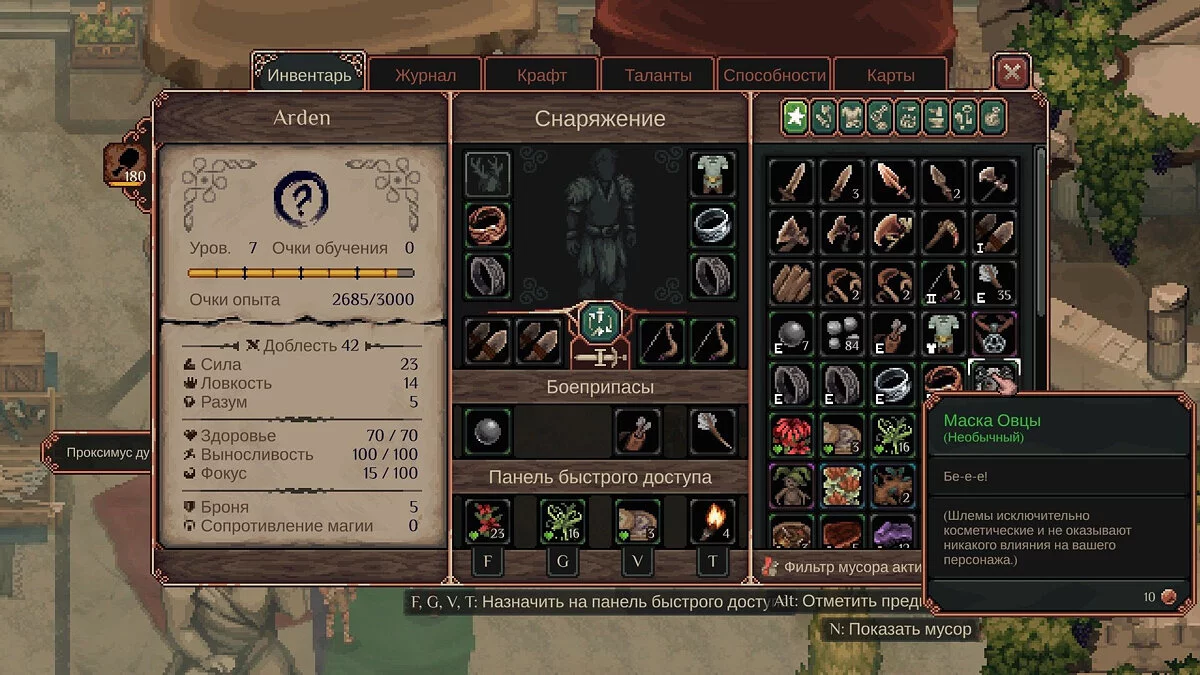Select the stack of 84 stones
The width and height of the screenshot is (1200, 675).
pyautogui.click(x=842, y=333)
